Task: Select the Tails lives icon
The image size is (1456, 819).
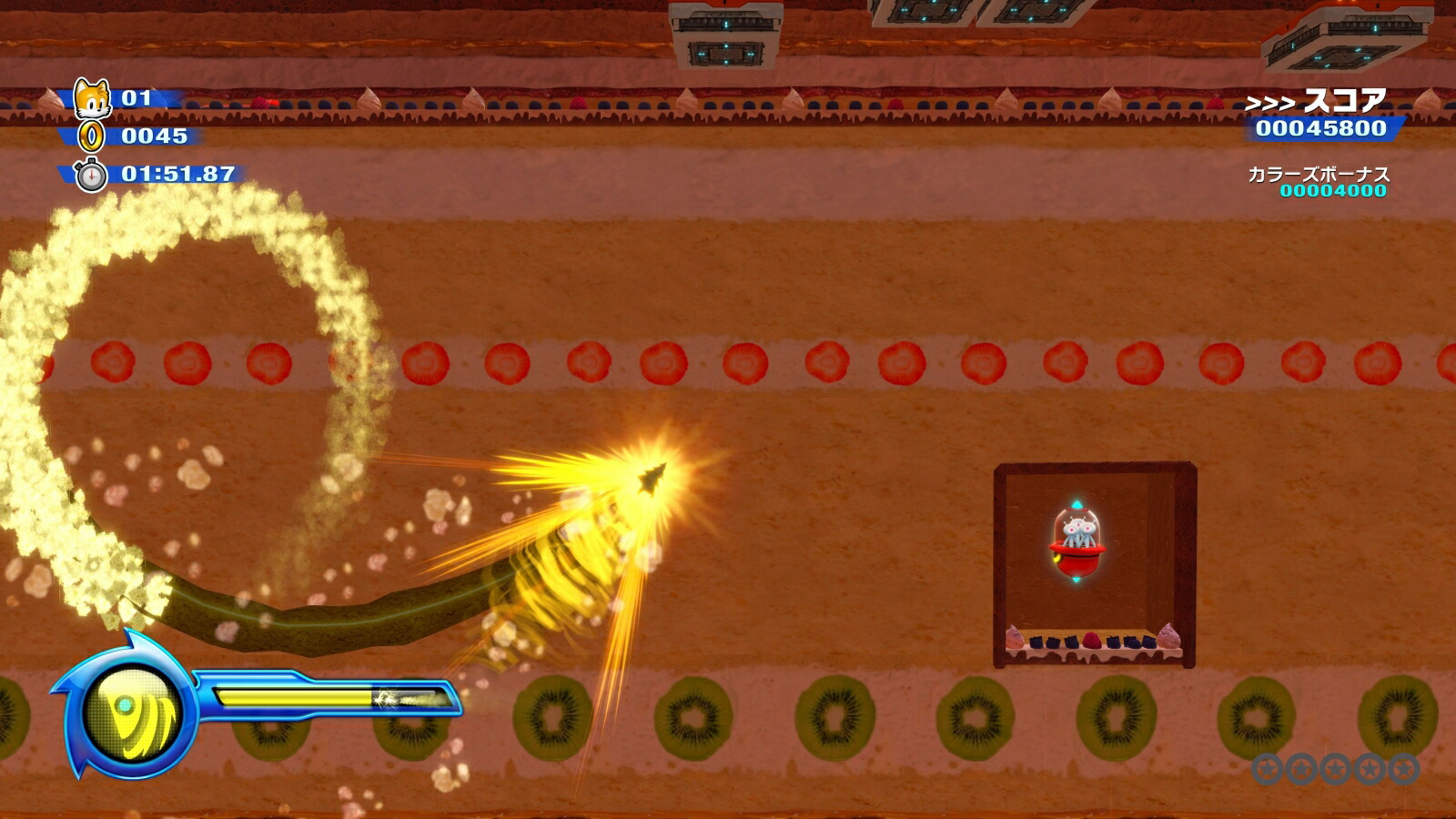Action: pos(92,97)
